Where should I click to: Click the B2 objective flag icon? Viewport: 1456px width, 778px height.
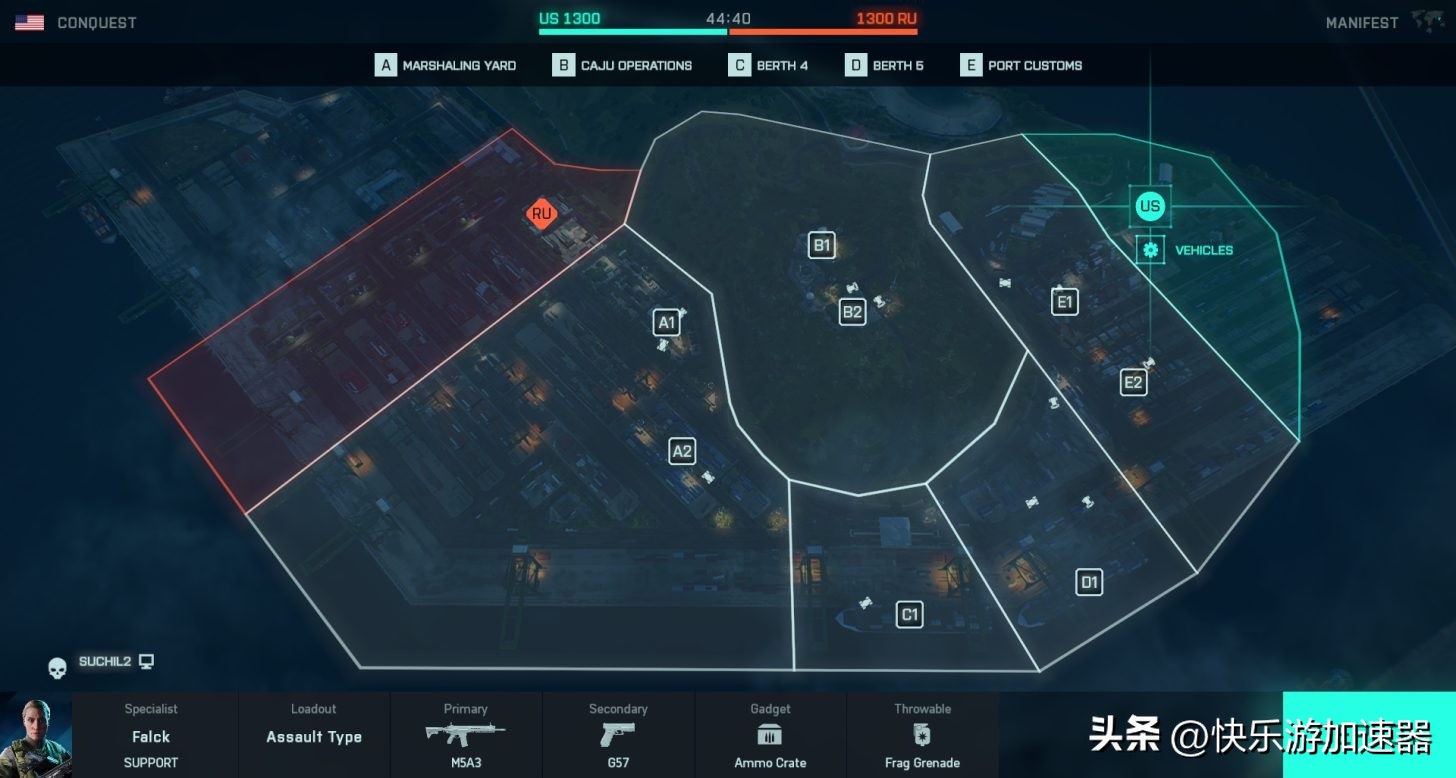click(852, 312)
